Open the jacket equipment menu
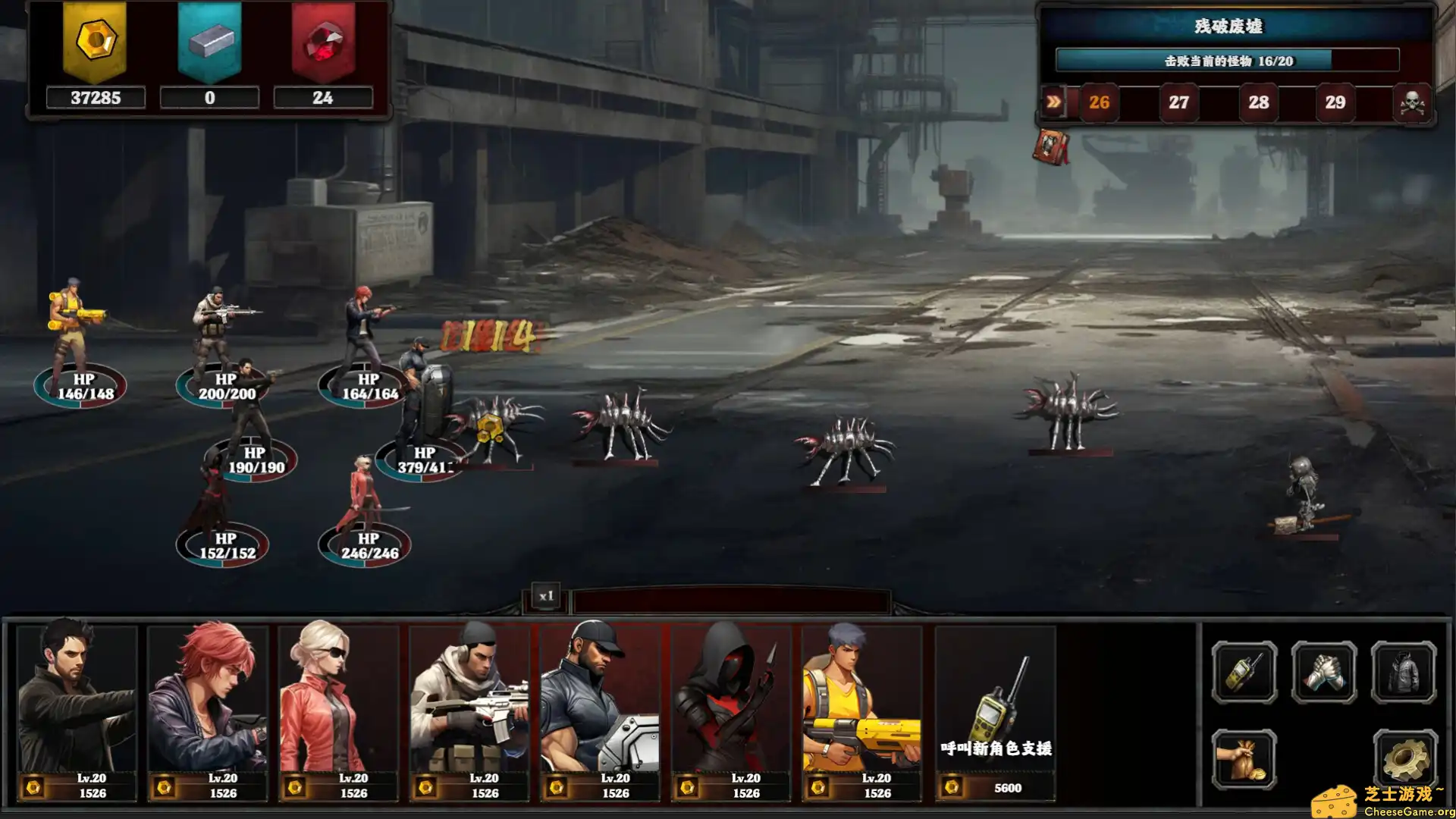 [1404, 673]
